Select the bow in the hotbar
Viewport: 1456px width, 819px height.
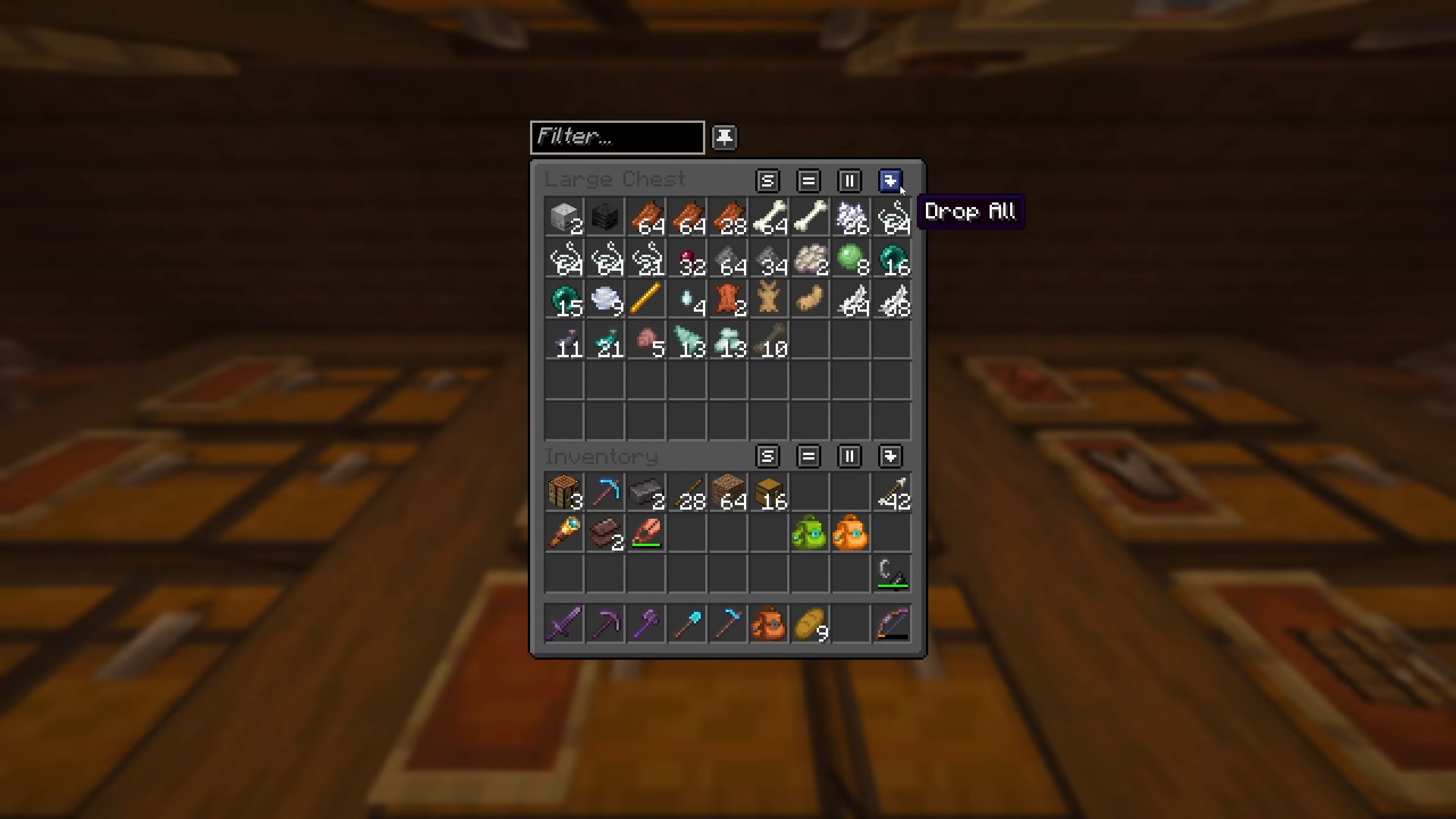pyautogui.click(x=891, y=624)
